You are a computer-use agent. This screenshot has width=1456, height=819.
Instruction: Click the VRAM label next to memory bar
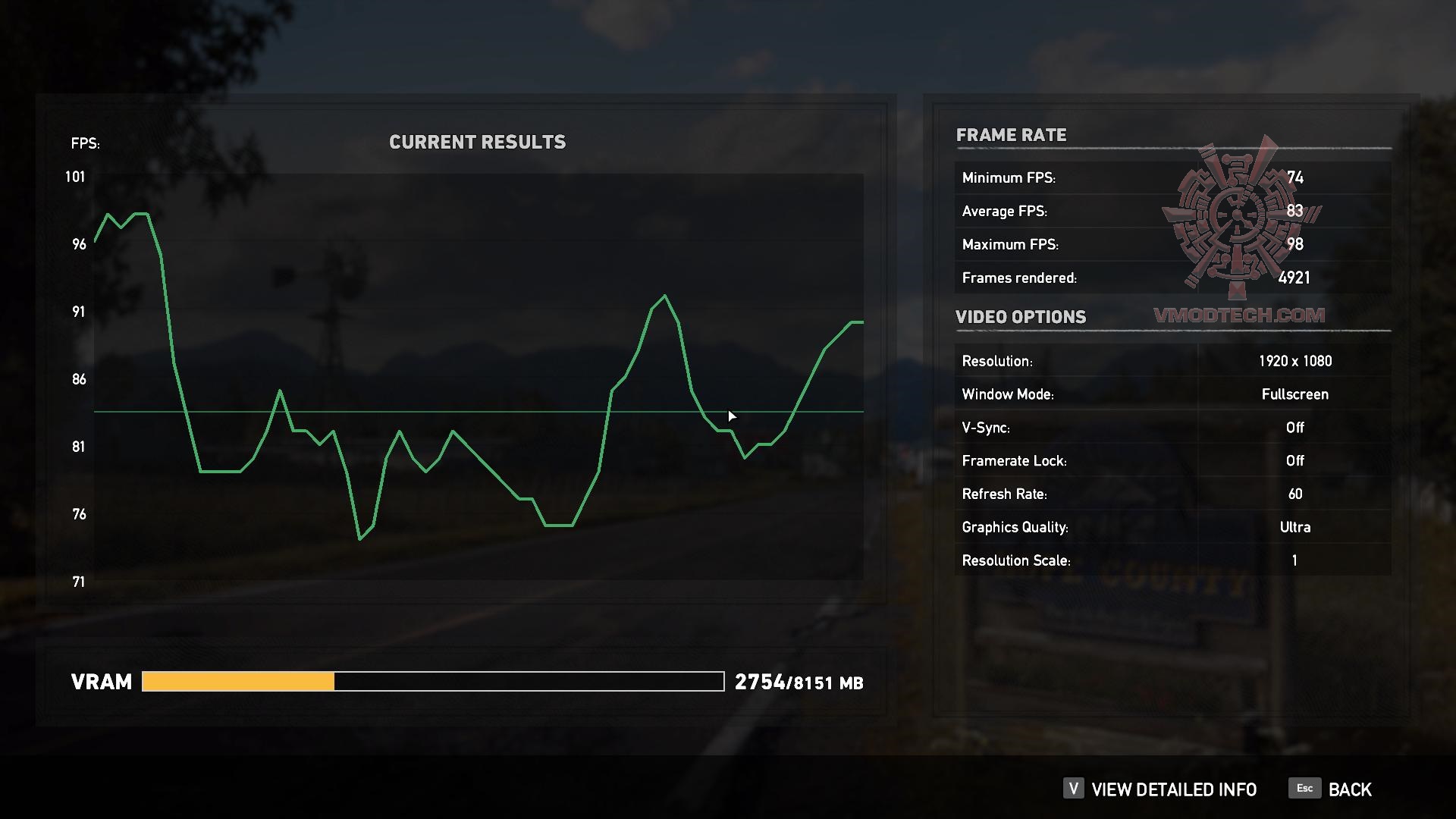(102, 682)
